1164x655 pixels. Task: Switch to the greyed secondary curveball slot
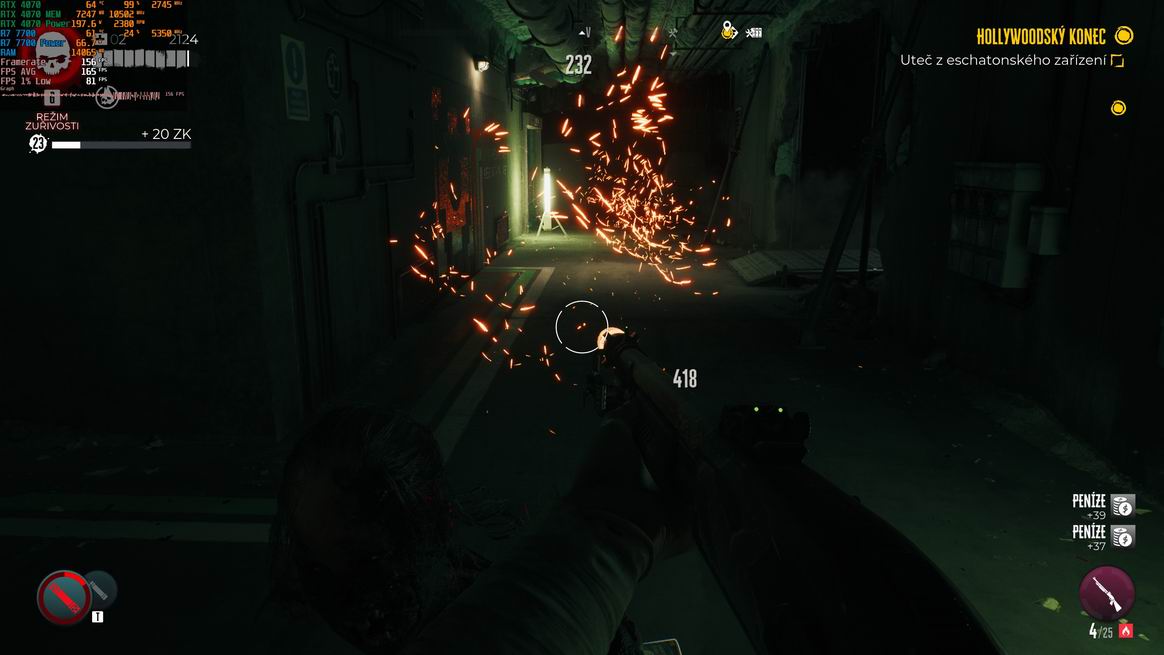(x=100, y=589)
